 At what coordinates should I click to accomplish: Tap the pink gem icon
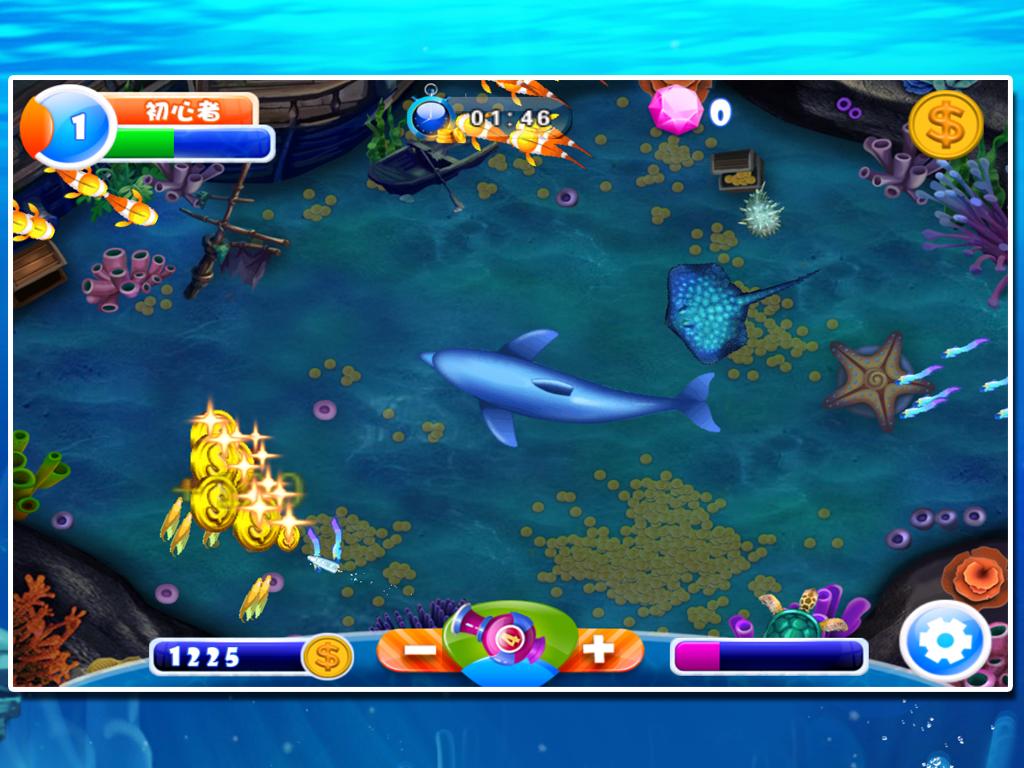click(x=677, y=110)
